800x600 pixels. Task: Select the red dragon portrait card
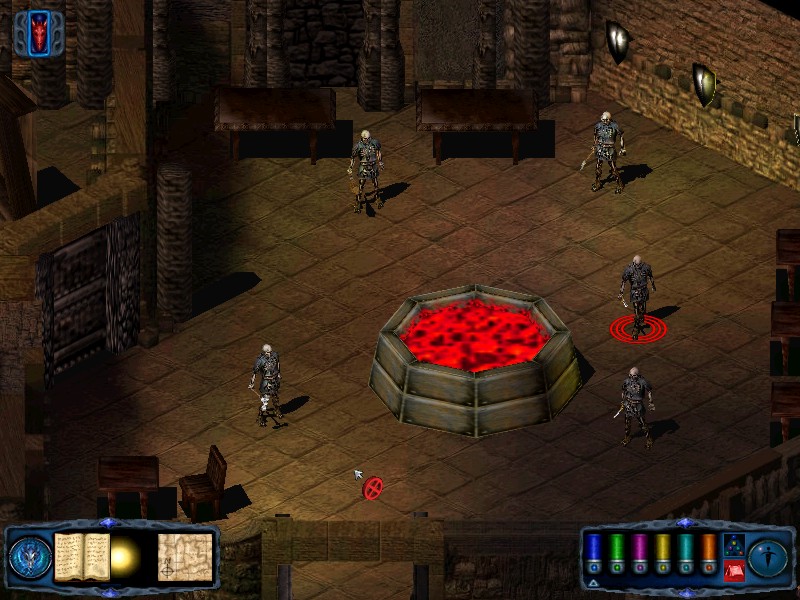coord(39,32)
